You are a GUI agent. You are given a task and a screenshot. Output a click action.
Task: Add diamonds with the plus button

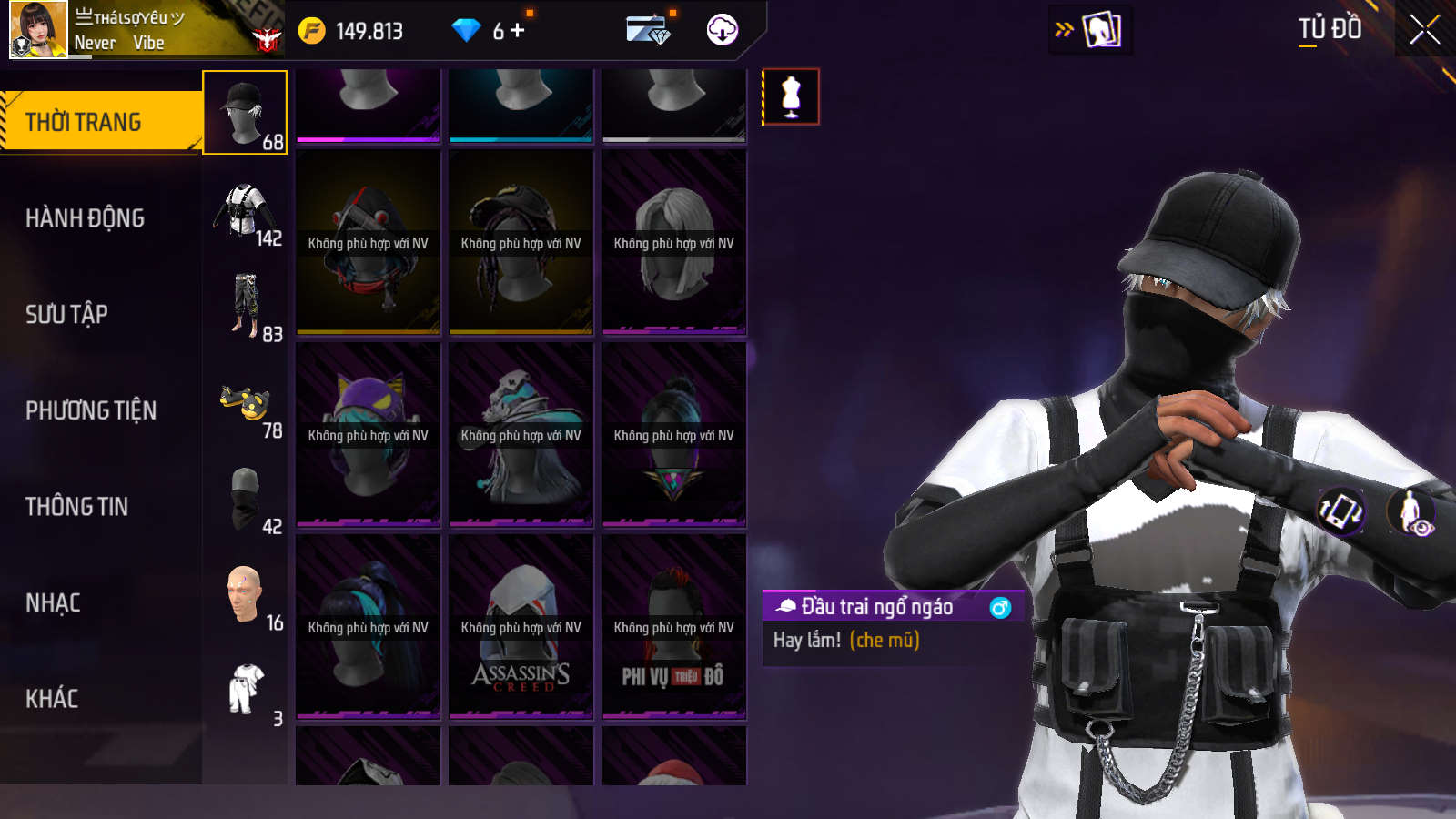coord(518,31)
